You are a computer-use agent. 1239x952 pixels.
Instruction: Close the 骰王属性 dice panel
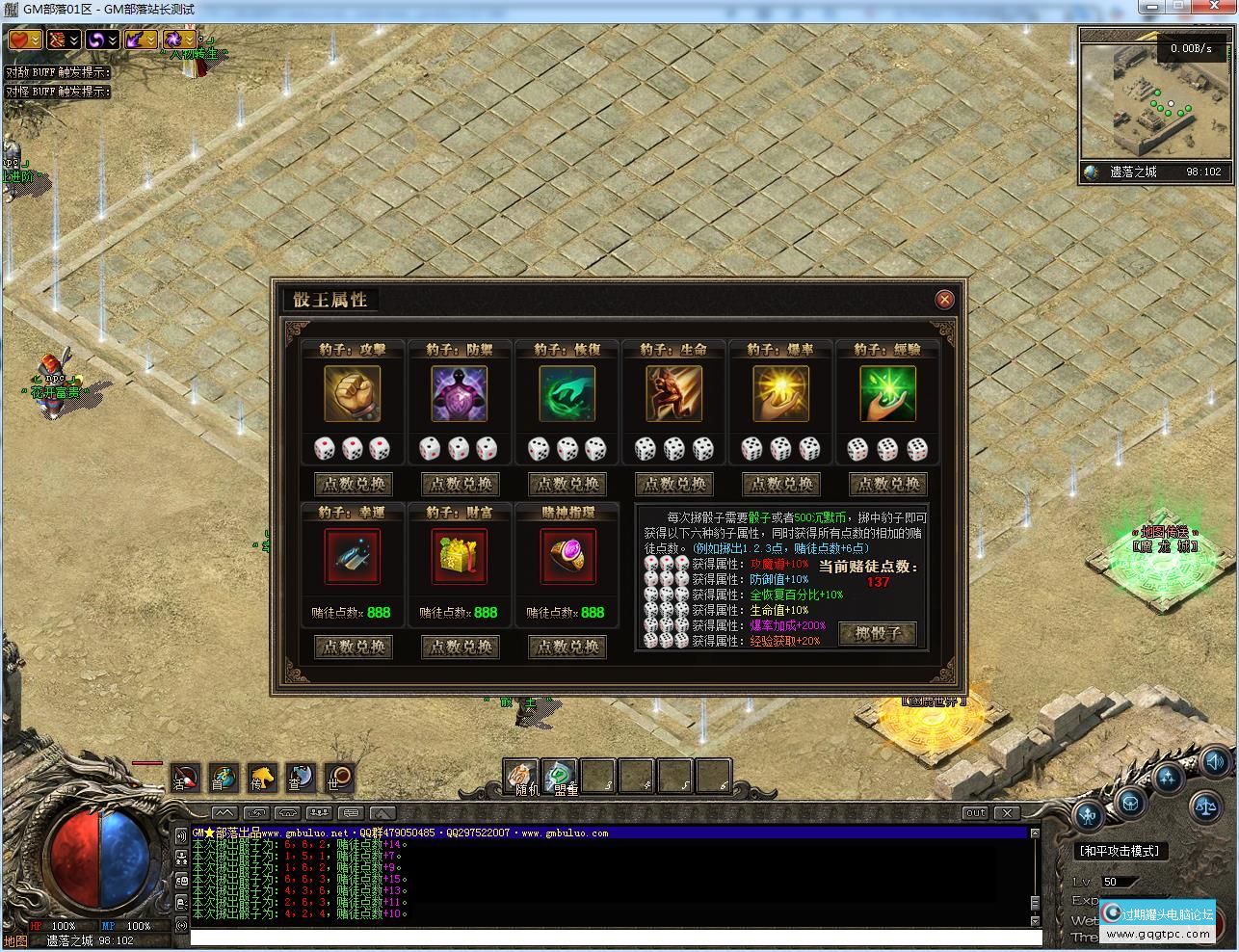(x=944, y=300)
